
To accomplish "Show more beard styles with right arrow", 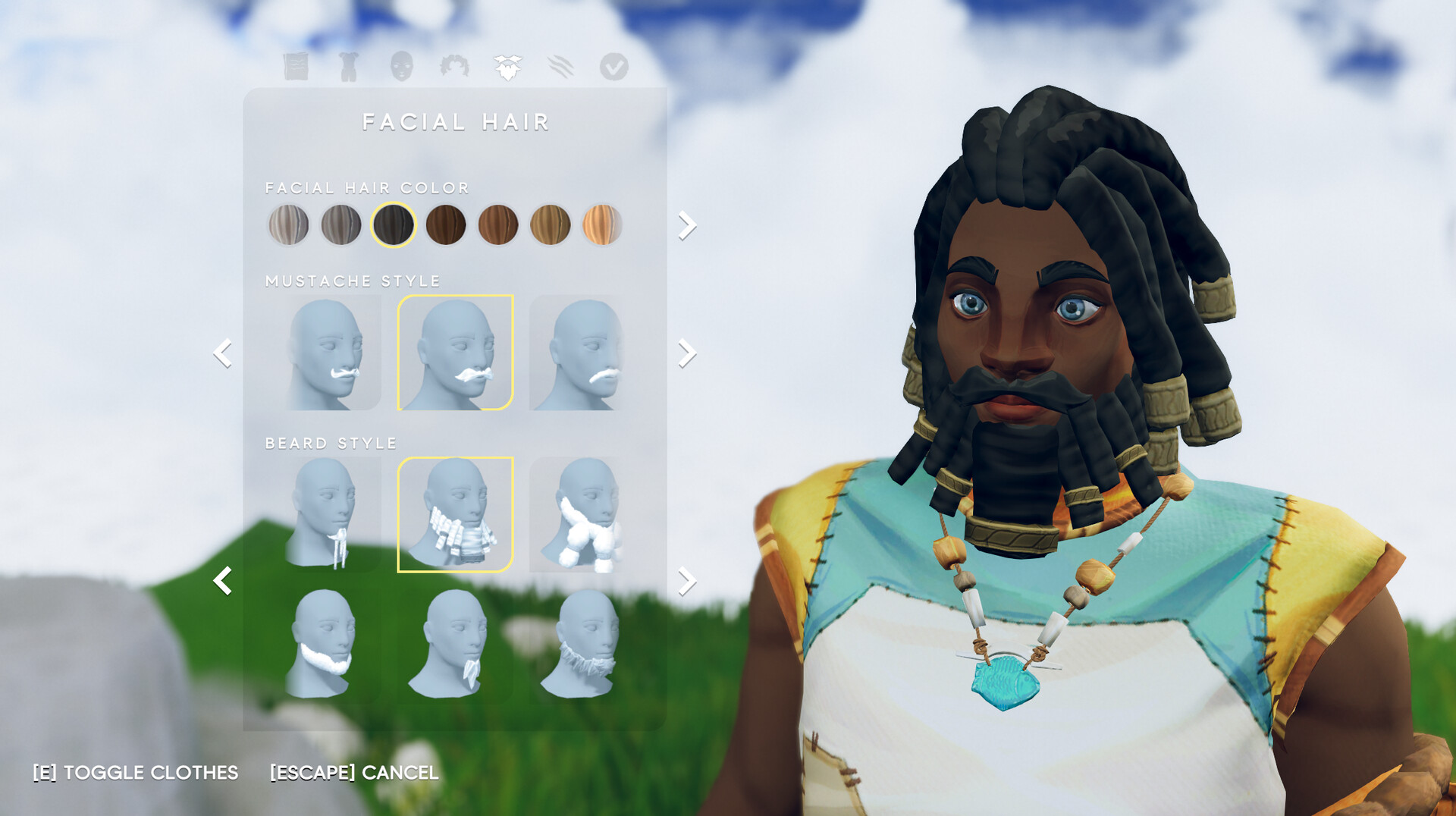I will click(687, 580).
